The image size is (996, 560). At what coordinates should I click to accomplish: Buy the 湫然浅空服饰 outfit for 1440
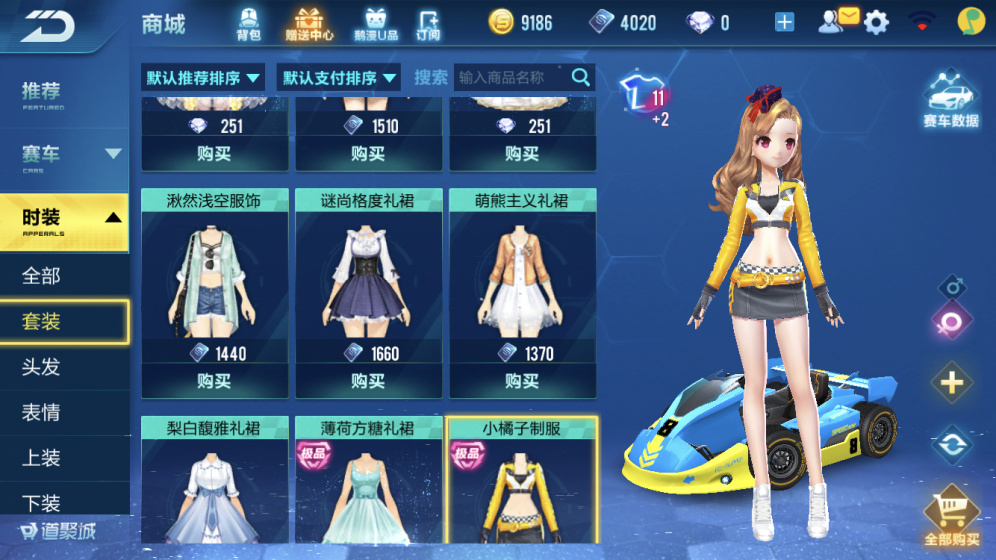pyautogui.click(x=214, y=381)
